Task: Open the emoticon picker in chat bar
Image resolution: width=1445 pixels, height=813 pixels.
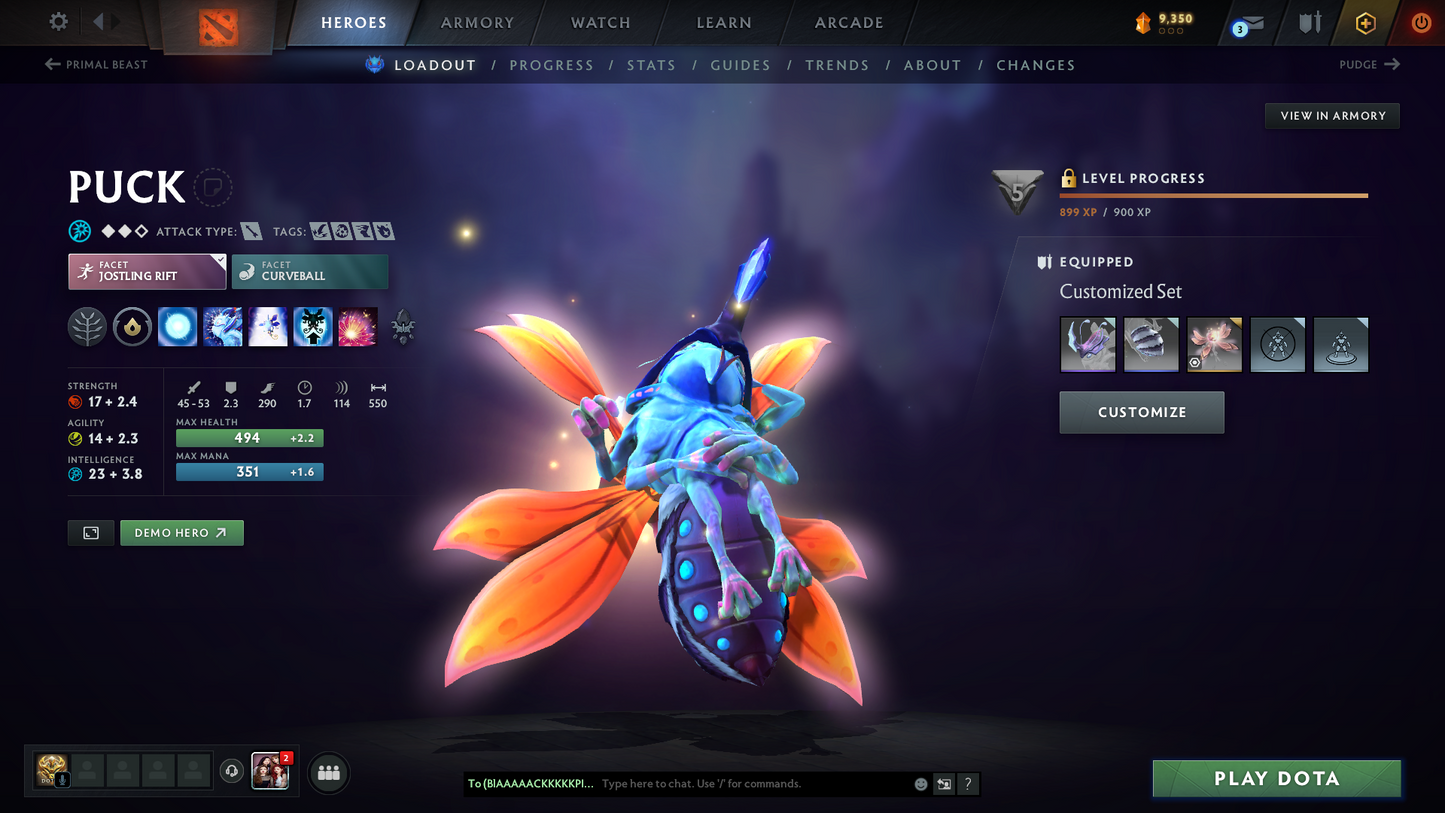Action: pyautogui.click(x=920, y=784)
